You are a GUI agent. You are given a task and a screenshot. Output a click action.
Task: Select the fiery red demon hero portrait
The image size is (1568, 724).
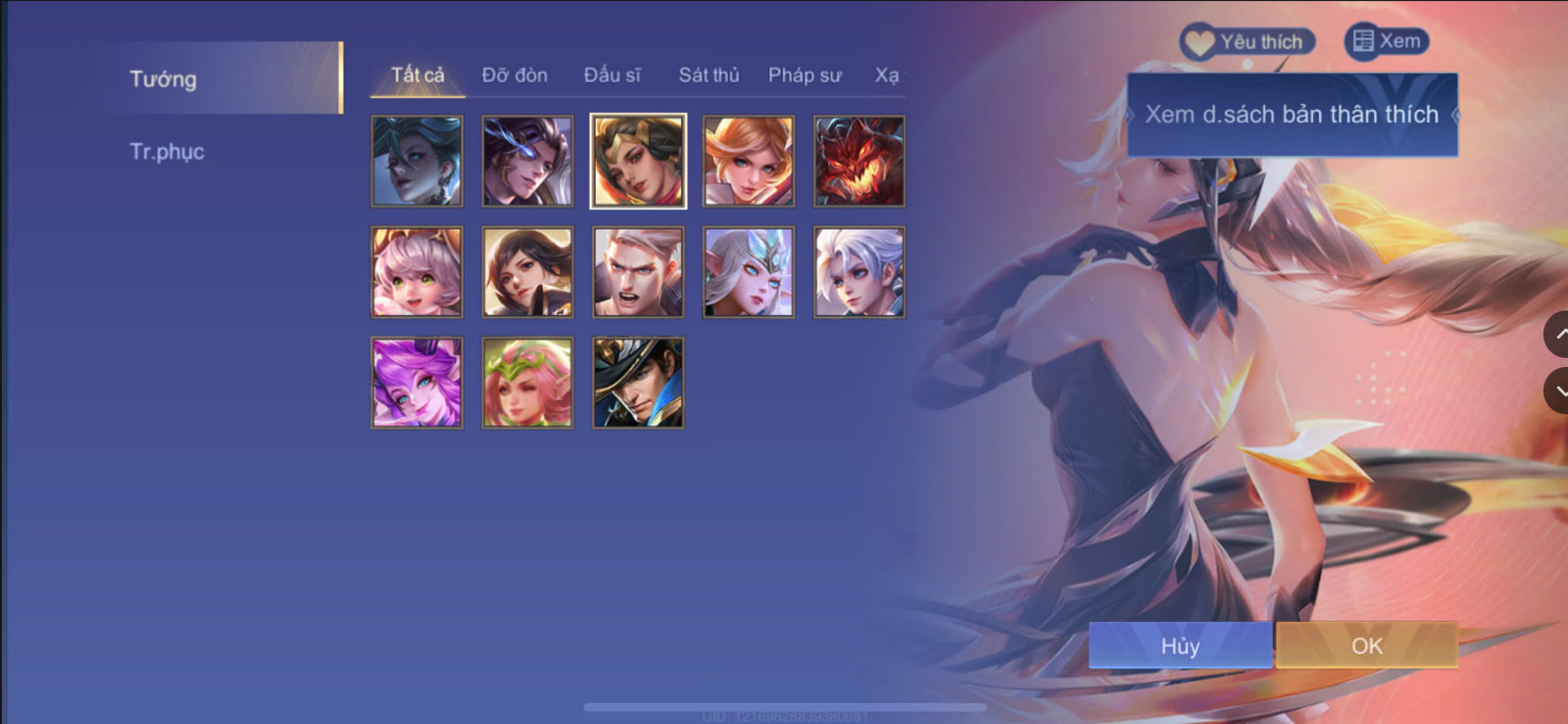858,160
